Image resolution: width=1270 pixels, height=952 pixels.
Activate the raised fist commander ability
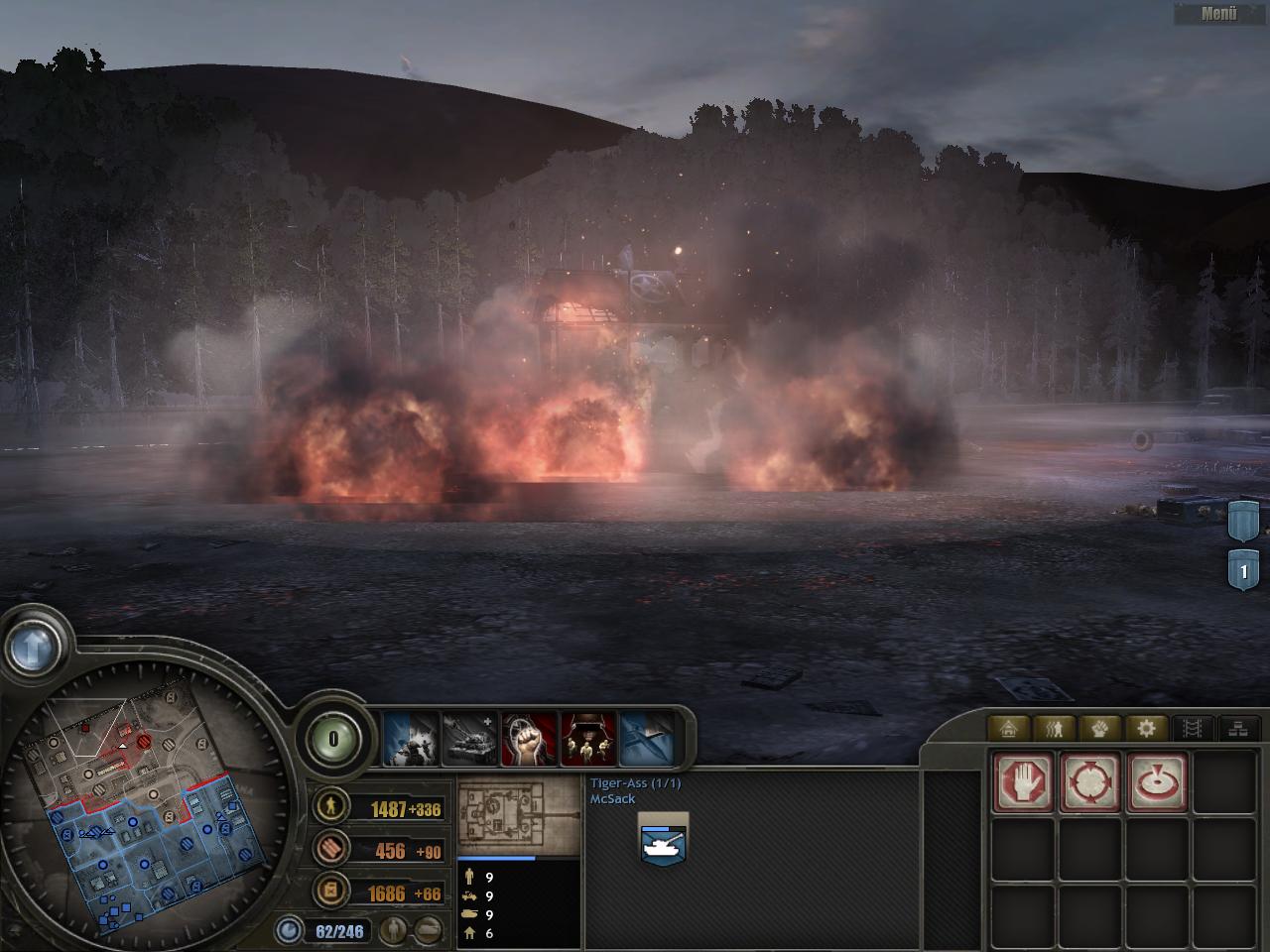pos(529,740)
